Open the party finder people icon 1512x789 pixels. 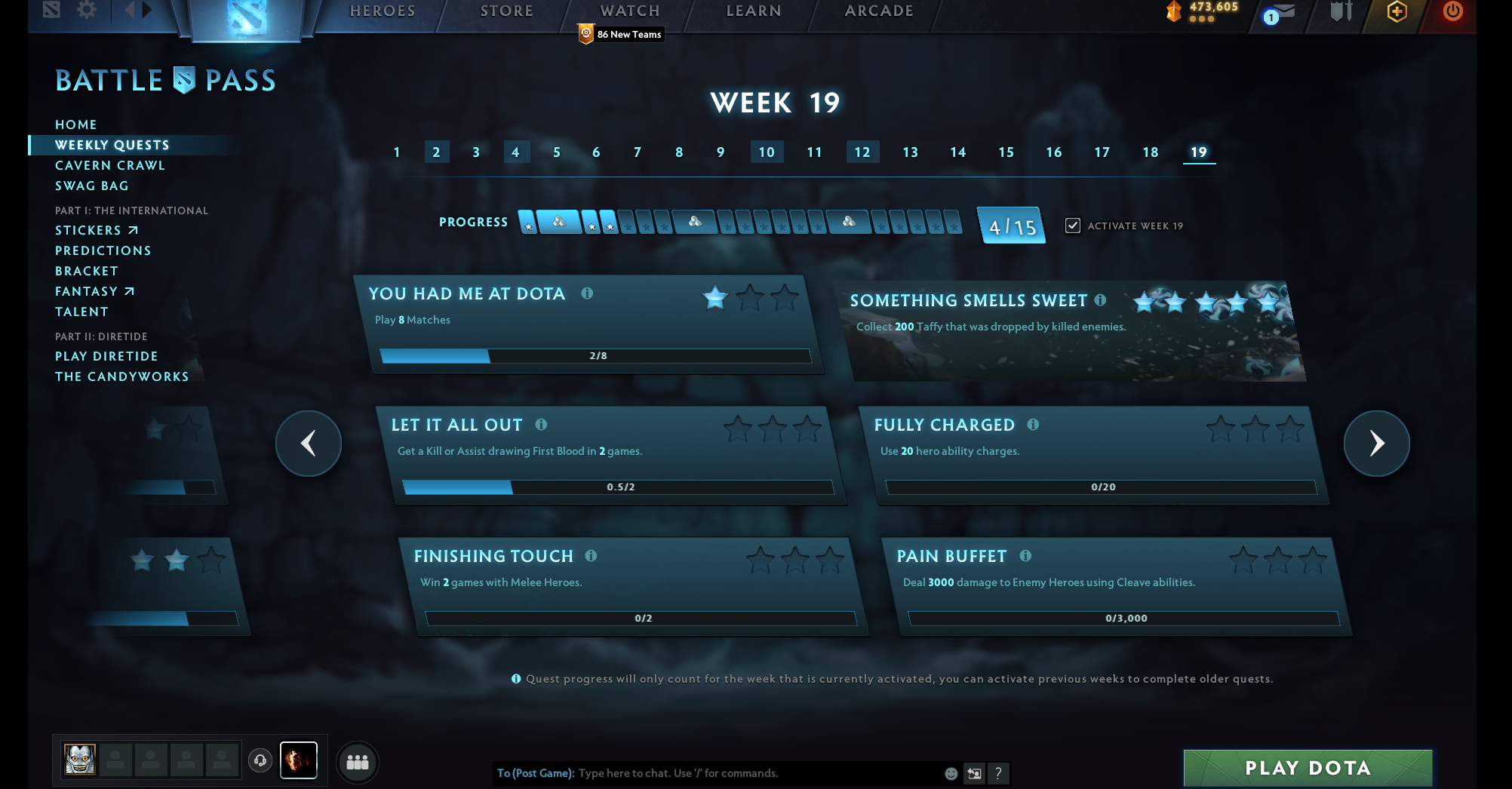click(x=357, y=762)
